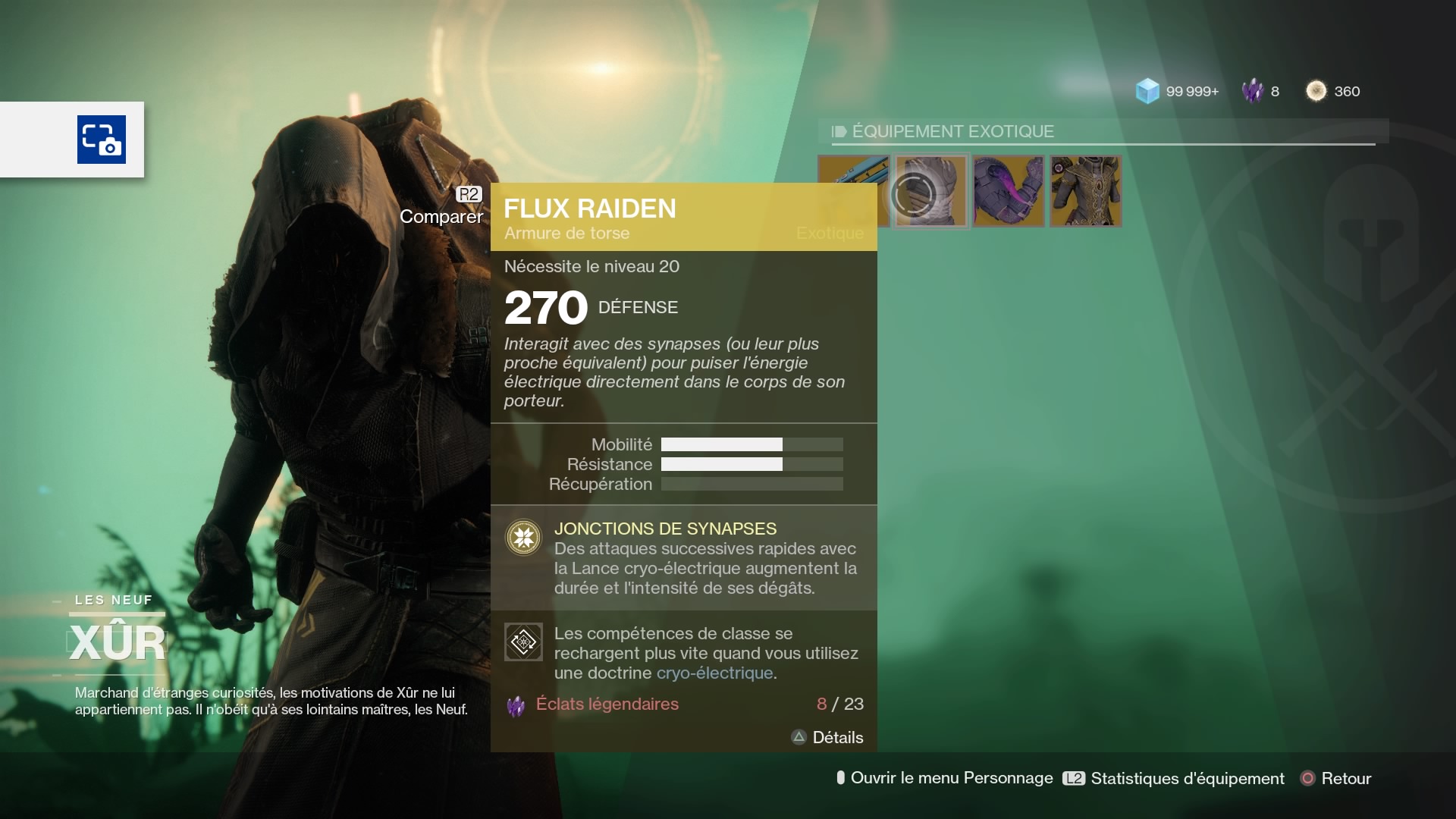The image size is (1456, 819).
Task: Open Détails for Flux Raiden
Action: point(827,737)
